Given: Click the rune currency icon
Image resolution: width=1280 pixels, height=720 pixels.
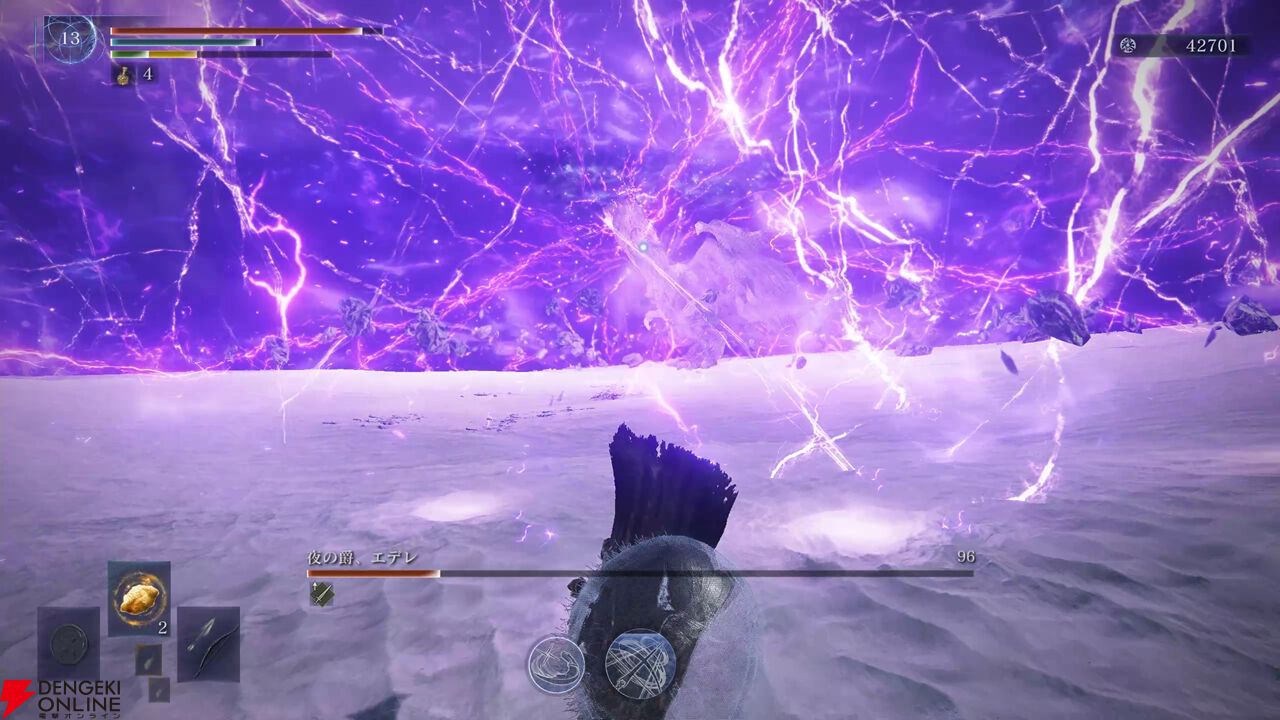Looking at the screenshot, I should coord(1128,45).
